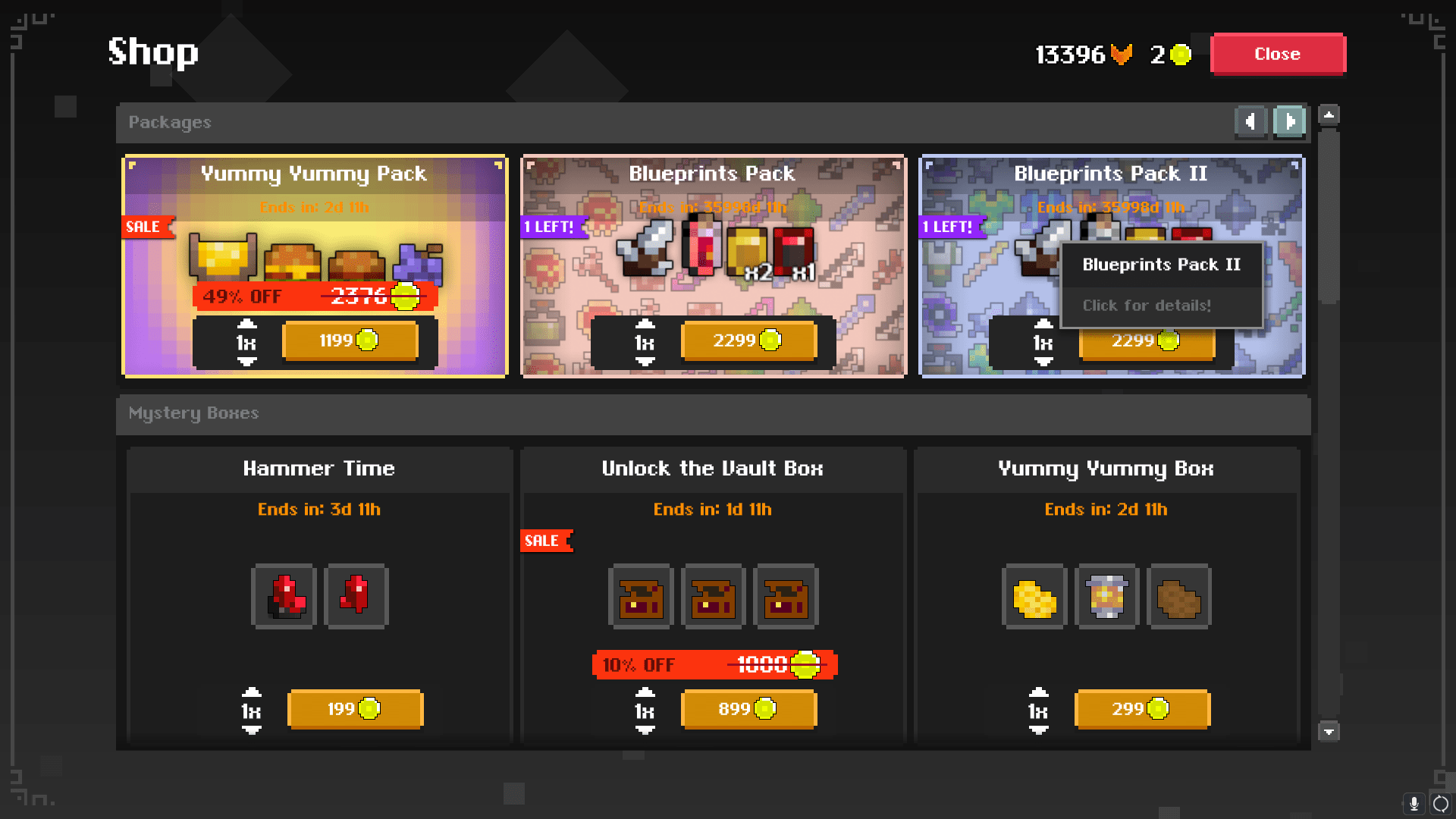Click the gold nugget icon in Yummy Yummy Box
Viewport: 1456px width, 819px height.
point(1034,597)
